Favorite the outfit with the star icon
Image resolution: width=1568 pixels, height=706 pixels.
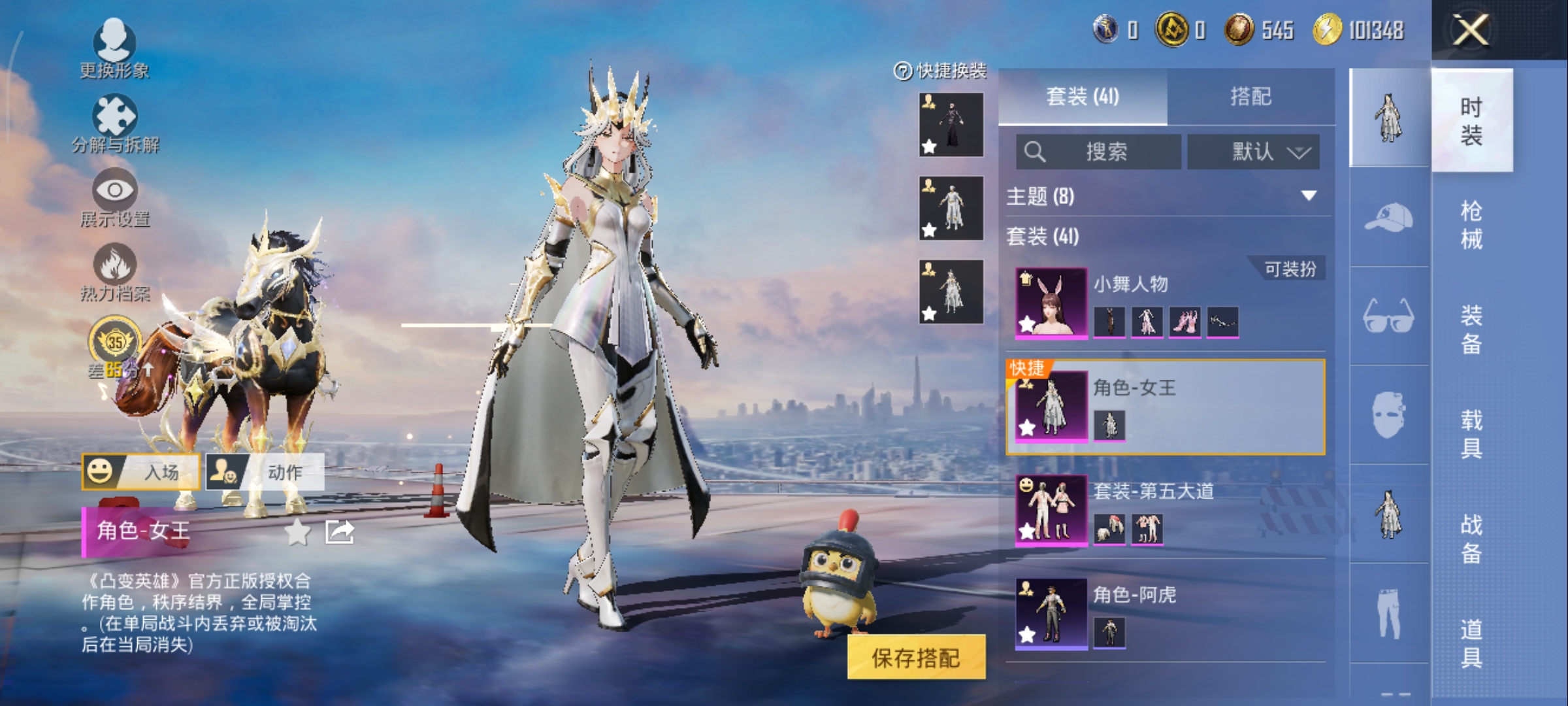coord(298,532)
